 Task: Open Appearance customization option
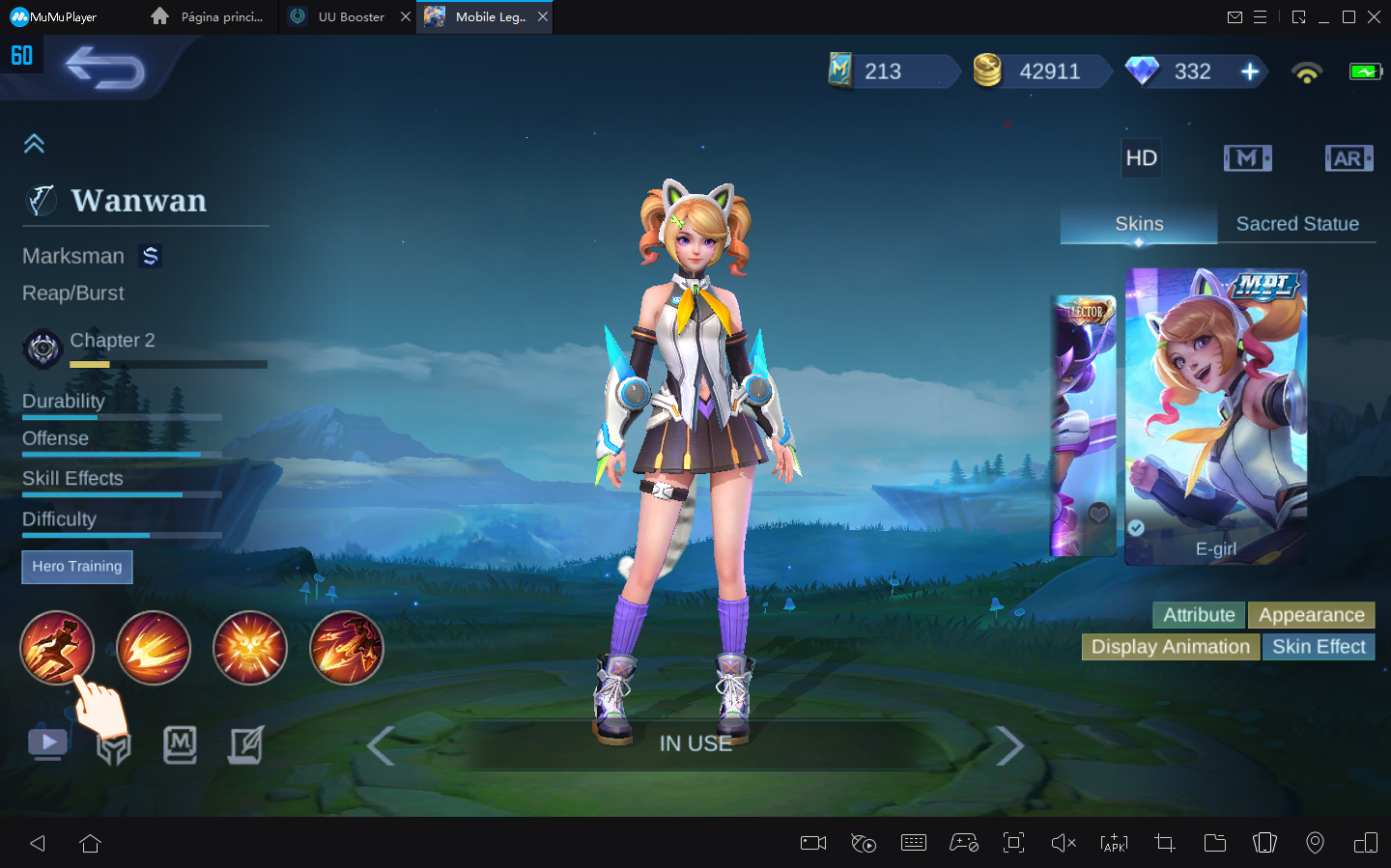coord(1311,615)
